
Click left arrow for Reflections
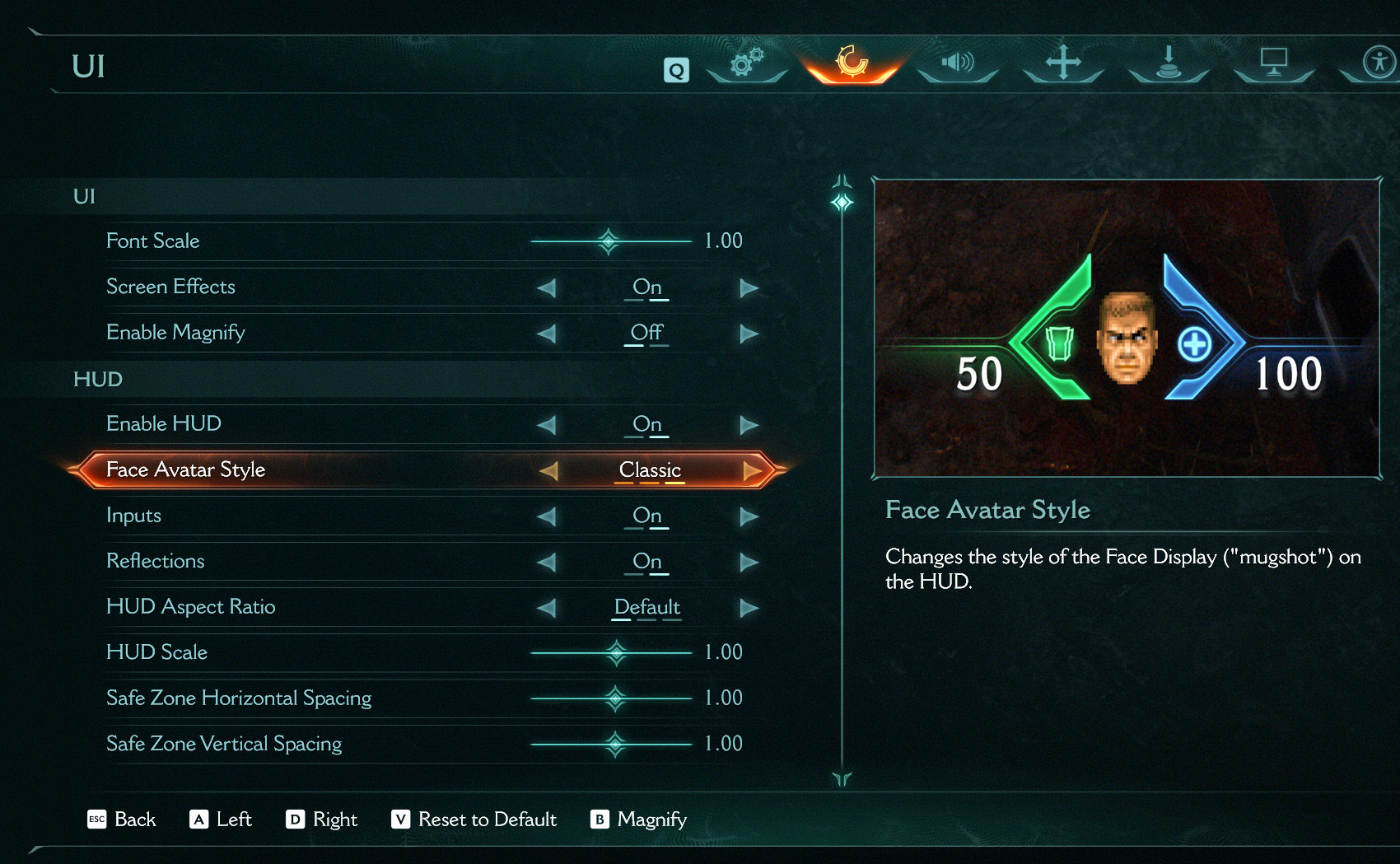546,562
